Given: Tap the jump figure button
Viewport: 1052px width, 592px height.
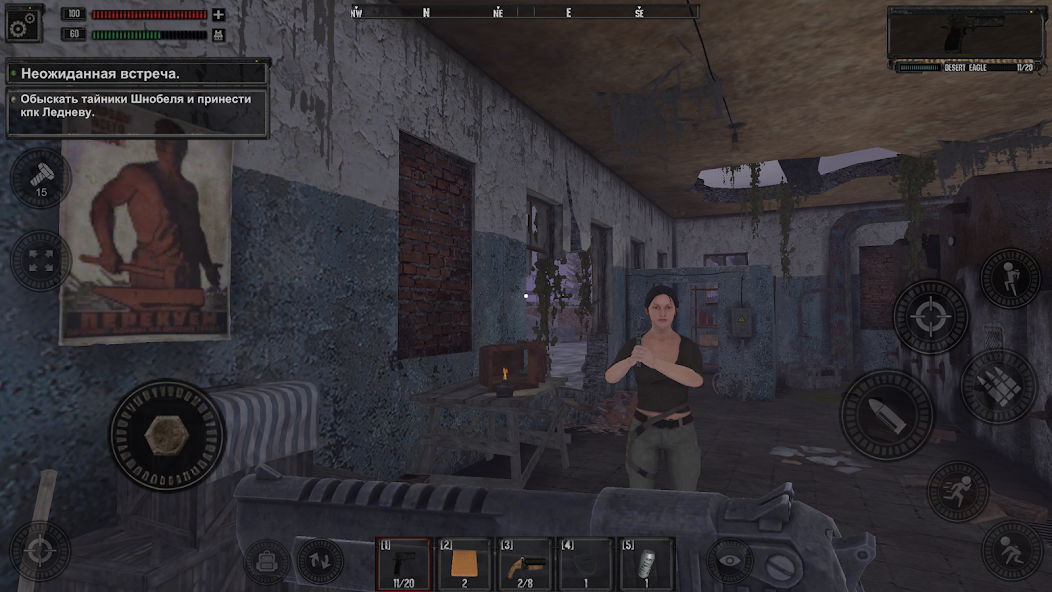Looking at the screenshot, I should 1011,277.
